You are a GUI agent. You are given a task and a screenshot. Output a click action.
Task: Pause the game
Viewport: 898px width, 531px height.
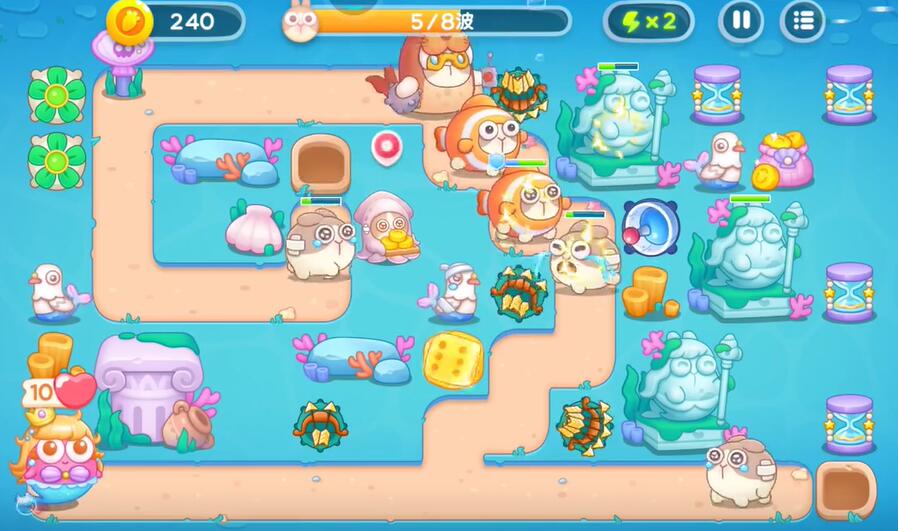tap(741, 21)
